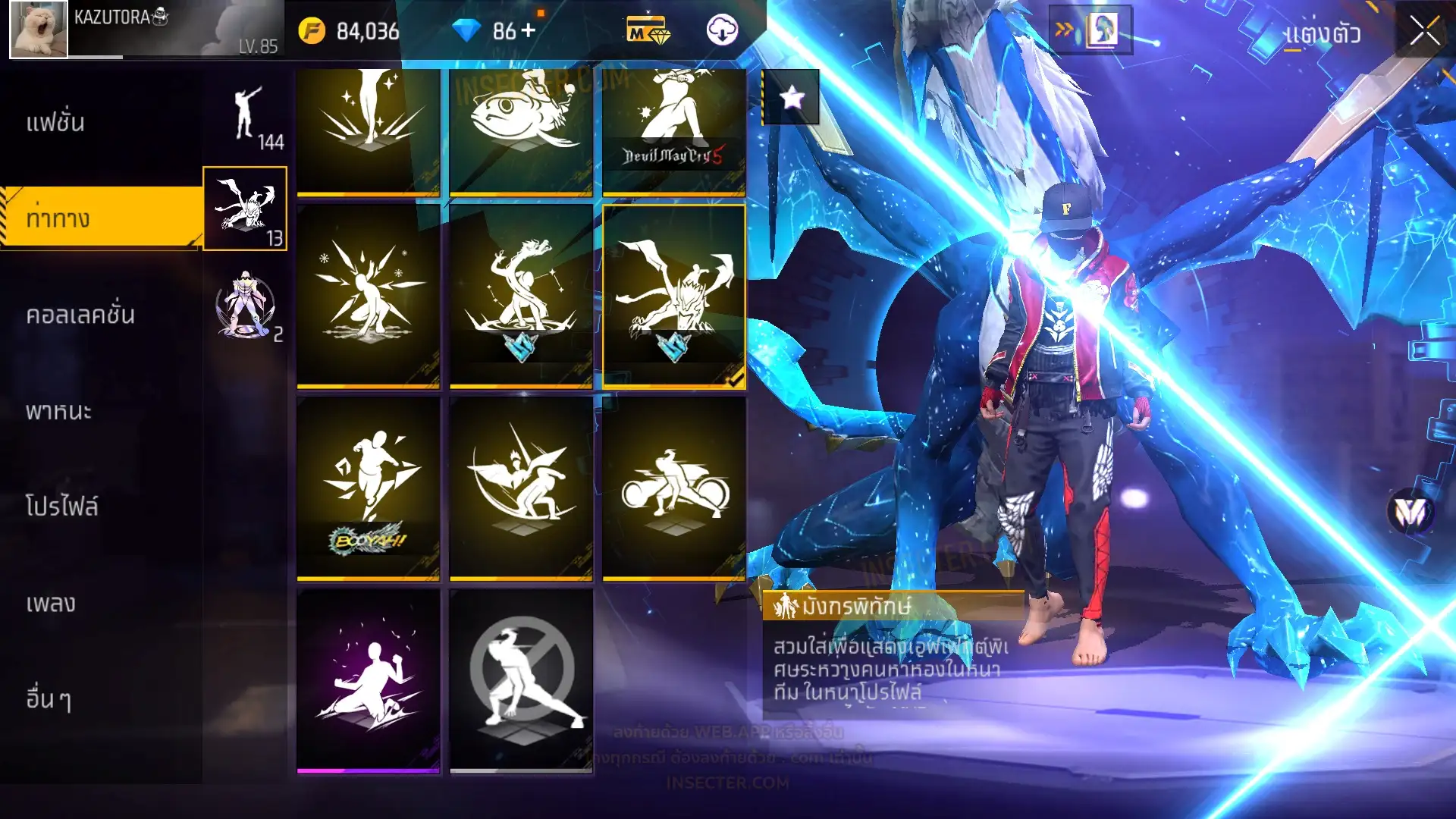Select the motorcycle rider emote
Image resolution: width=1456 pixels, height=819 pixels.
pos(673,488)
